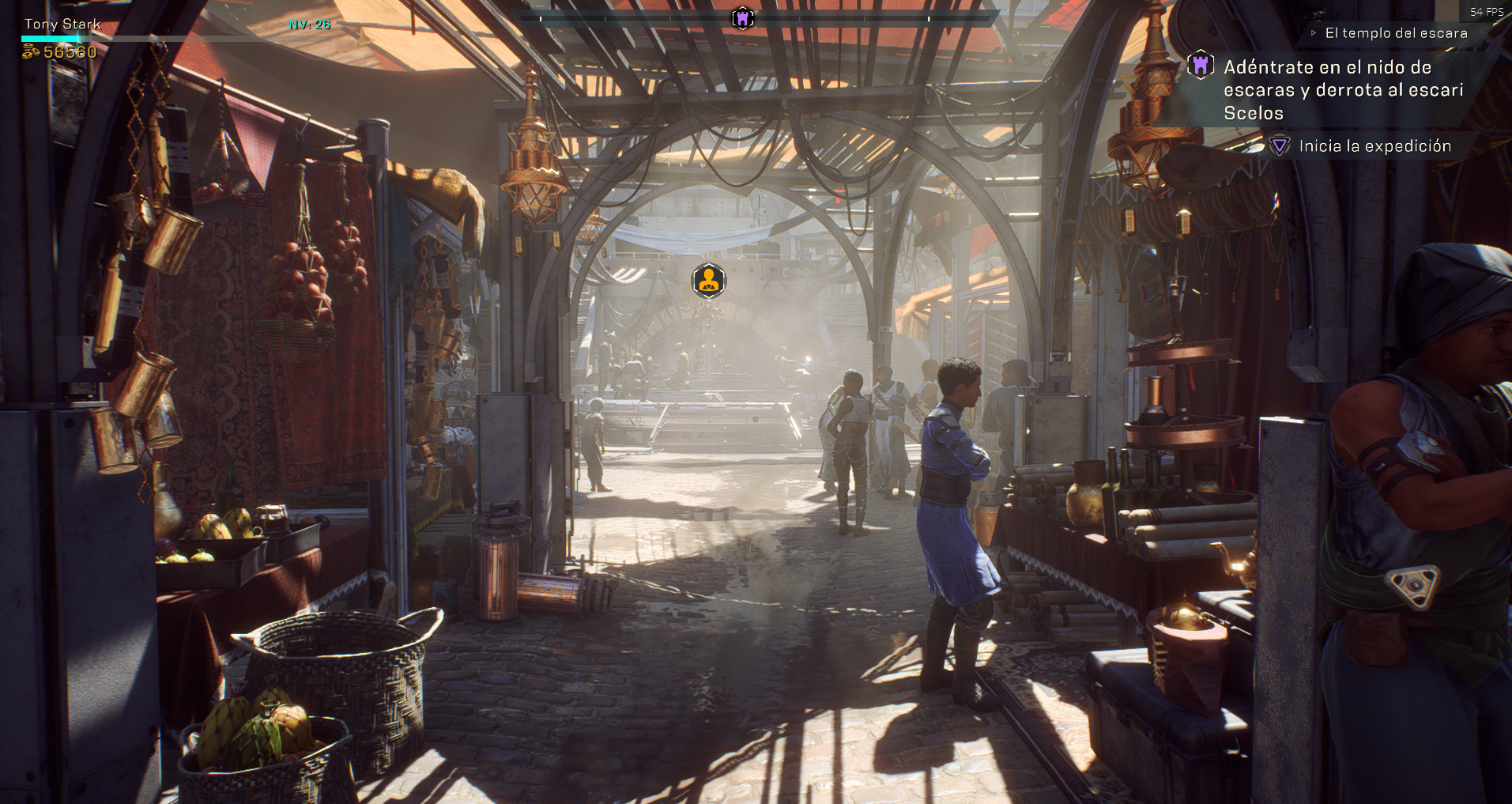Image resolution: width=1512 pixels, height=804 pixels.
Task: Select the Tony Stark player name
Action: point(62,24)
